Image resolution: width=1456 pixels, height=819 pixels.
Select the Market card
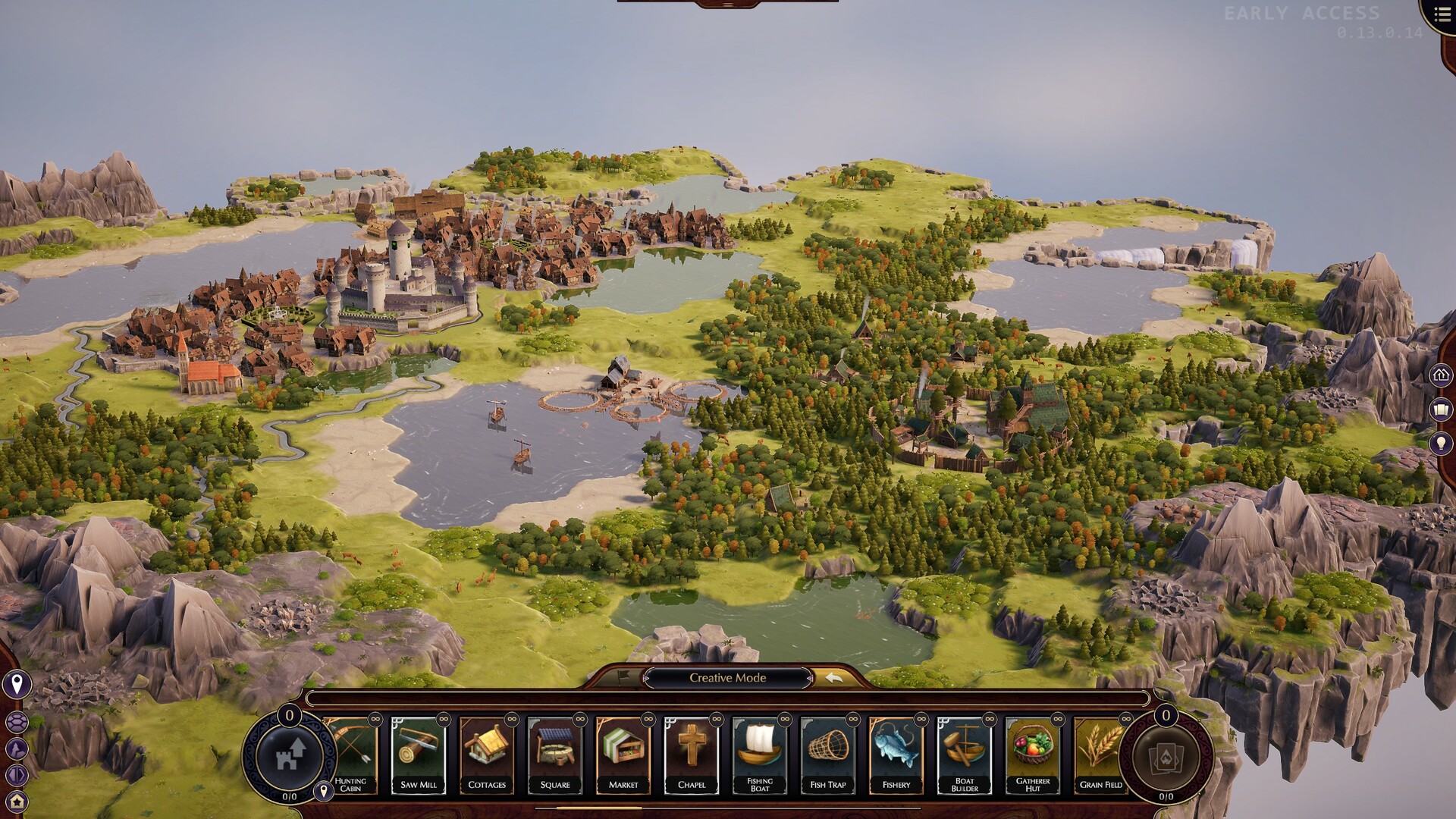623,755
